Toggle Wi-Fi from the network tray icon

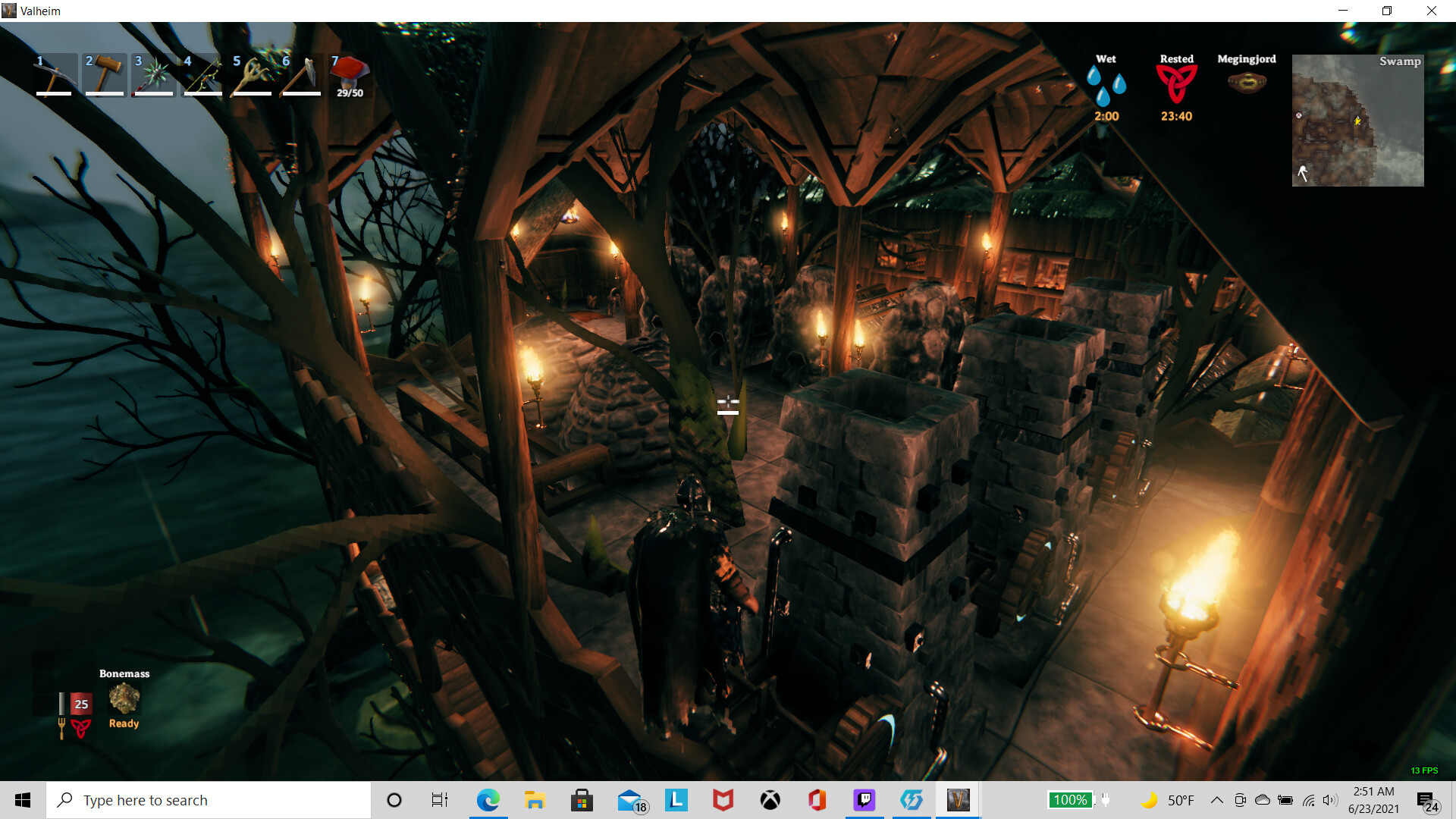pos(1307,799)
